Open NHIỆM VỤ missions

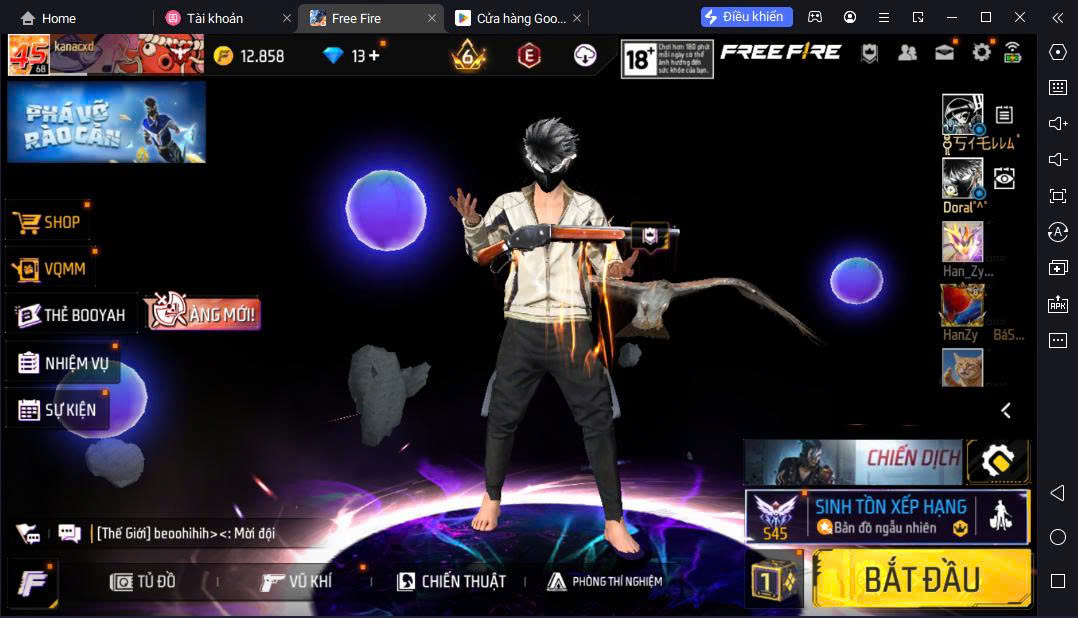[63, 363]
